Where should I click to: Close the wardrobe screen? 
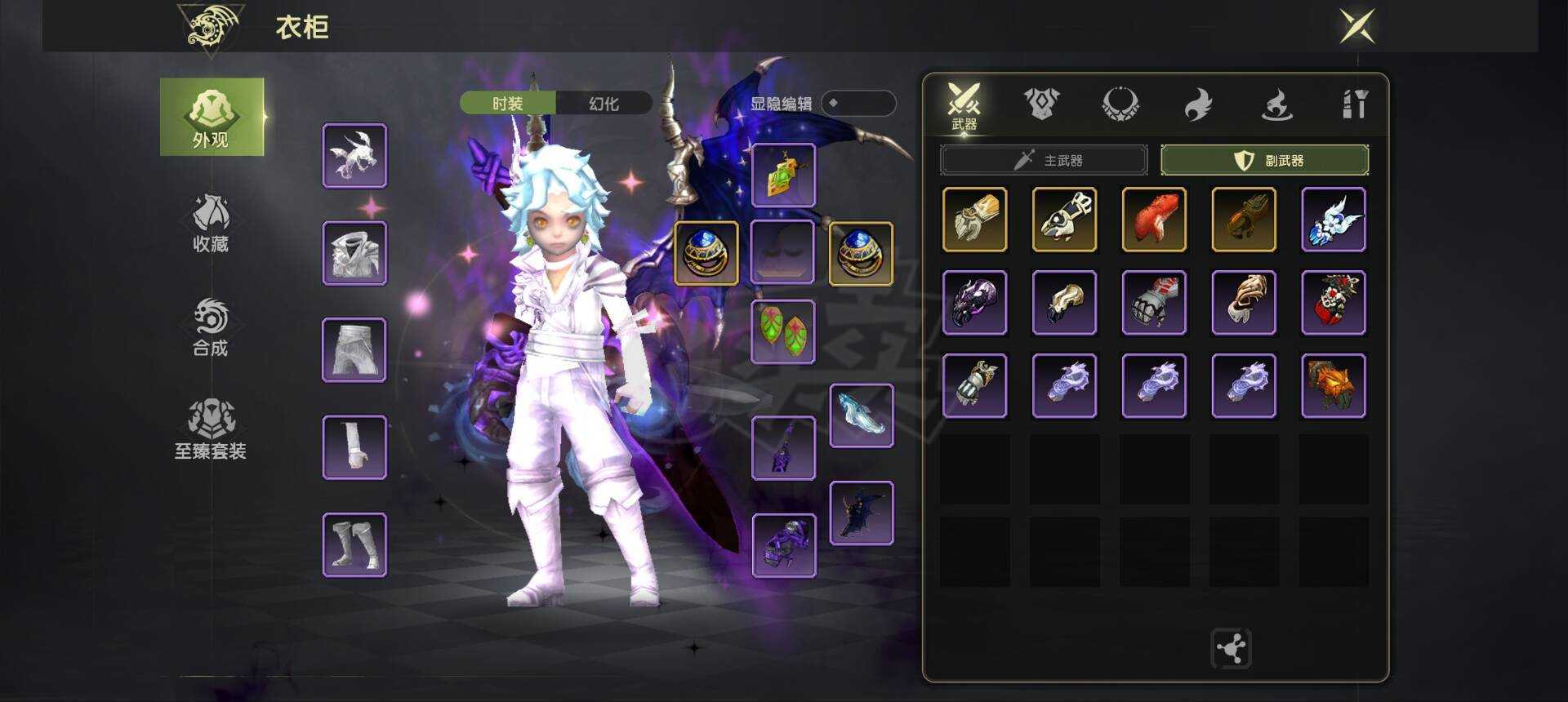point(1357,26)
